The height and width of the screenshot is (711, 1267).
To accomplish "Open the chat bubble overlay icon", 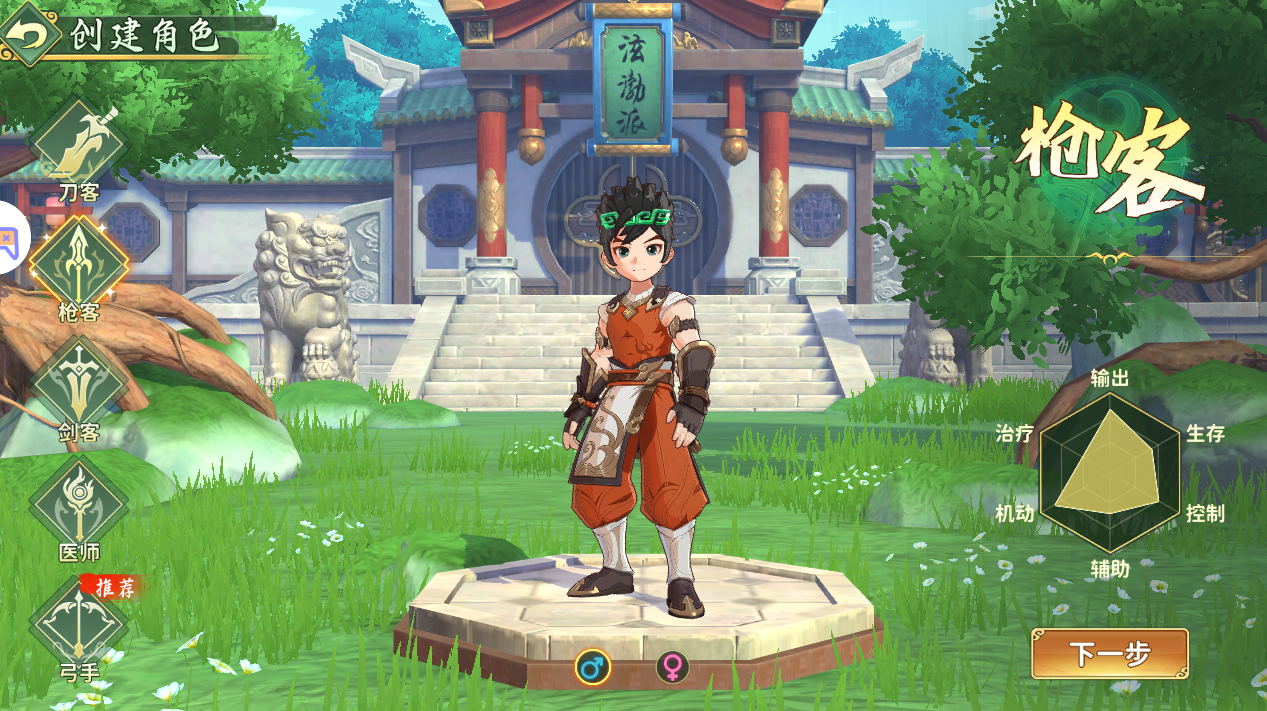I will coord(9,238).
